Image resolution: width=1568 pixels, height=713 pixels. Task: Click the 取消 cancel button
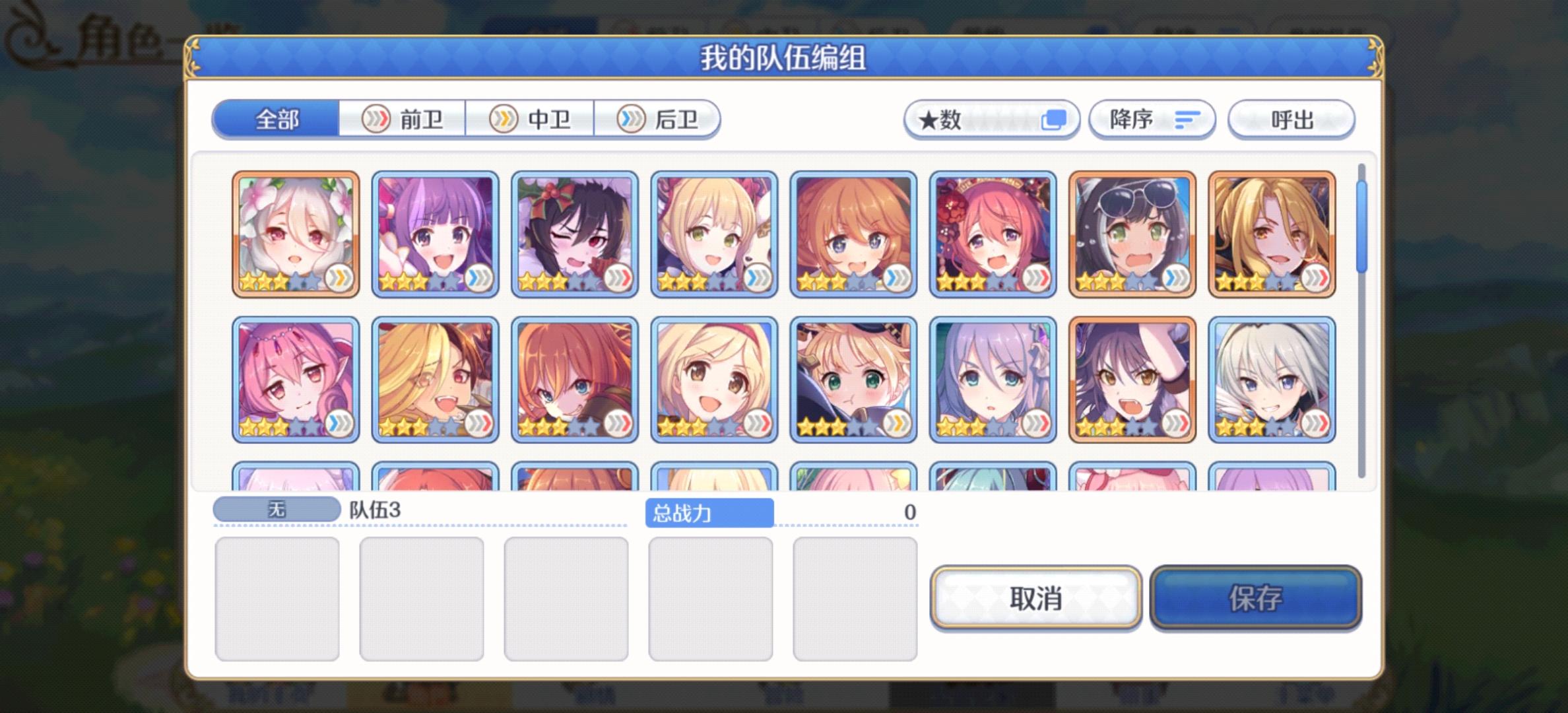coord(1036,597)
